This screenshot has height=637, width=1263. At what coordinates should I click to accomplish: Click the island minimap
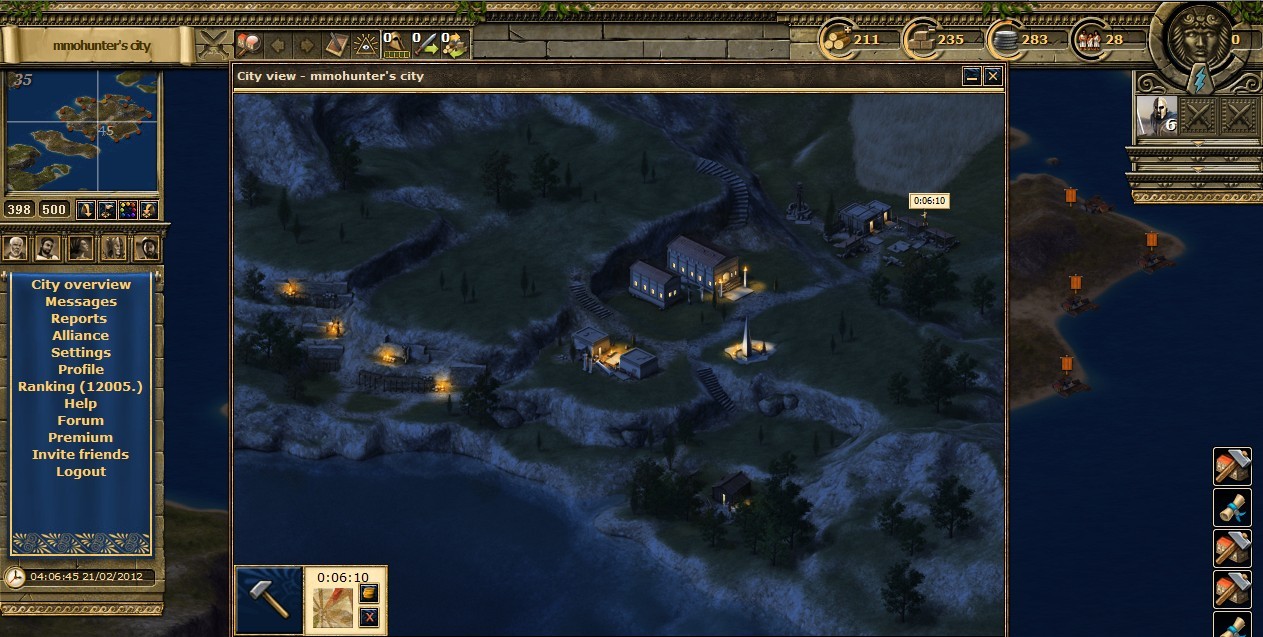coord(81,132)
